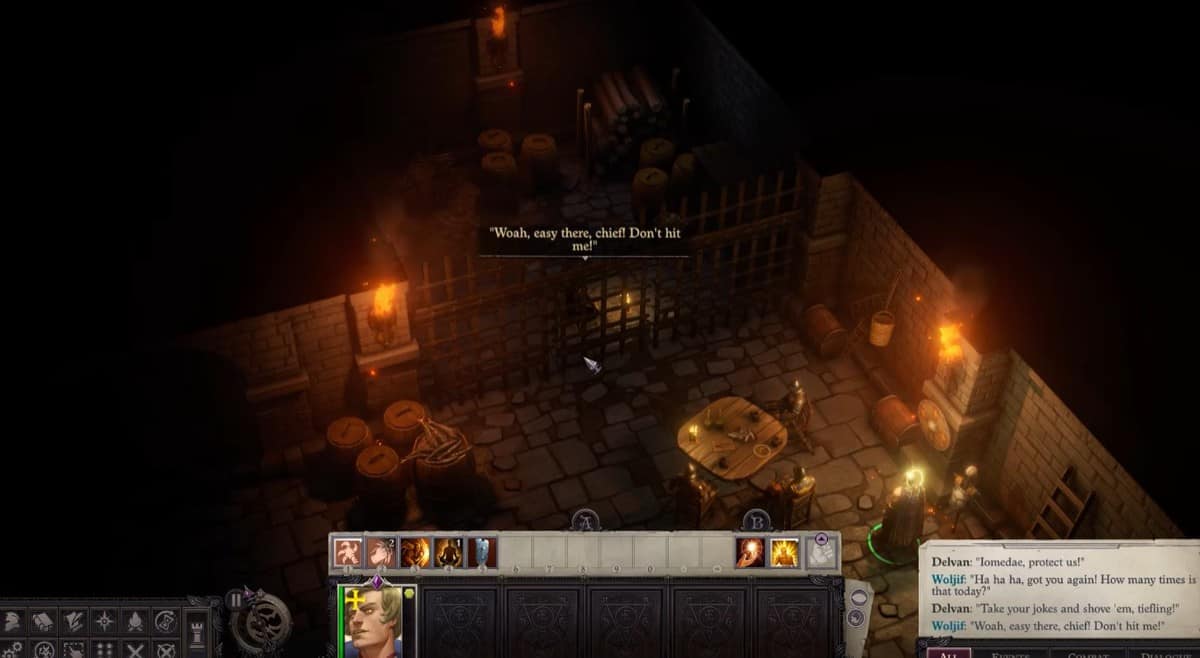Switch to hotbar set B
Viewport: 1200px width, 658px height.
[756, 520]
